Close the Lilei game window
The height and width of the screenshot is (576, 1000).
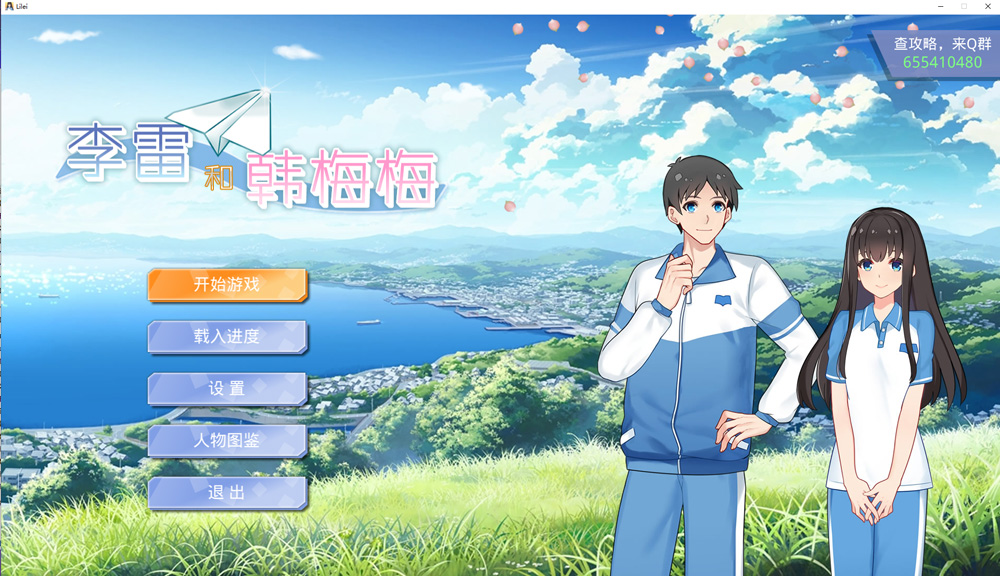click(x=987, y=6)
